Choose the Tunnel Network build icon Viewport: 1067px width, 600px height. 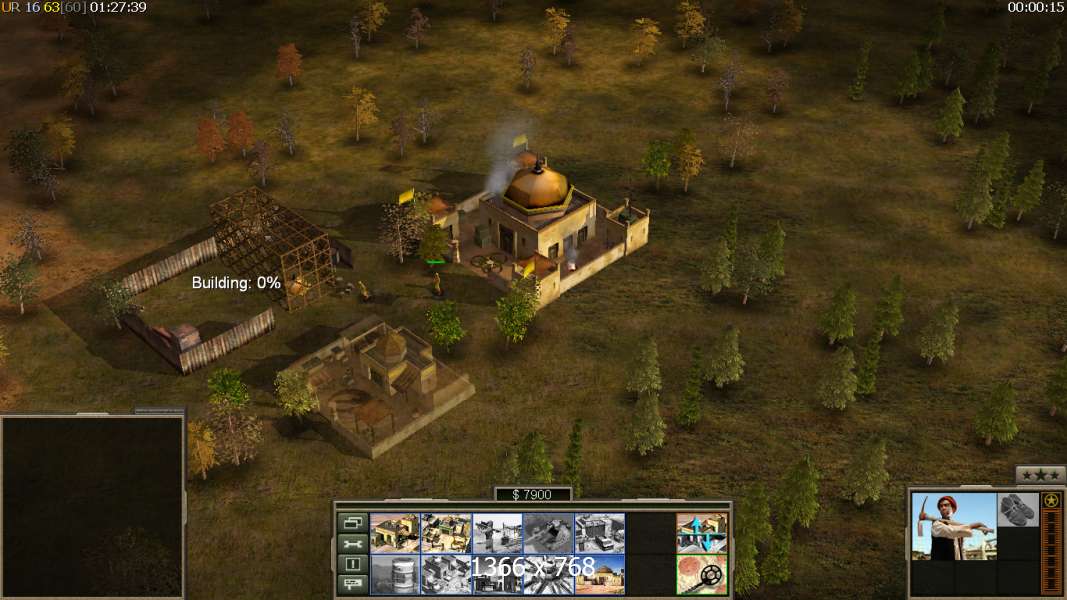coord(548,533)
